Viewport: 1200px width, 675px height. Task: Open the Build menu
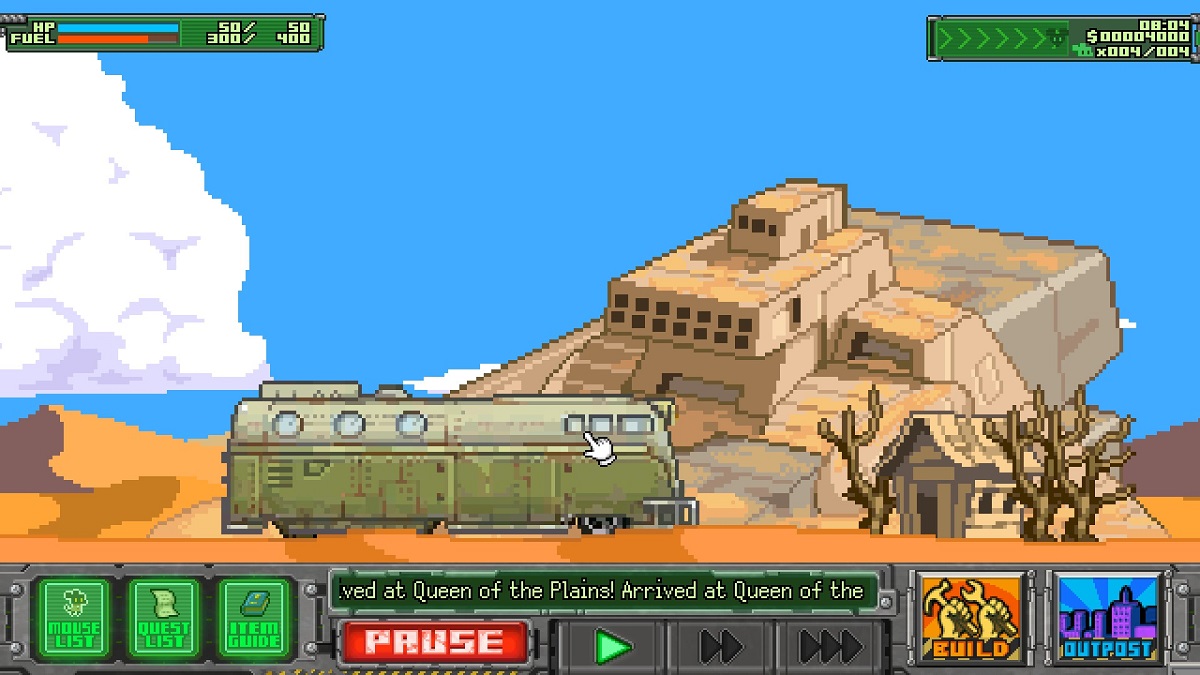970,618
